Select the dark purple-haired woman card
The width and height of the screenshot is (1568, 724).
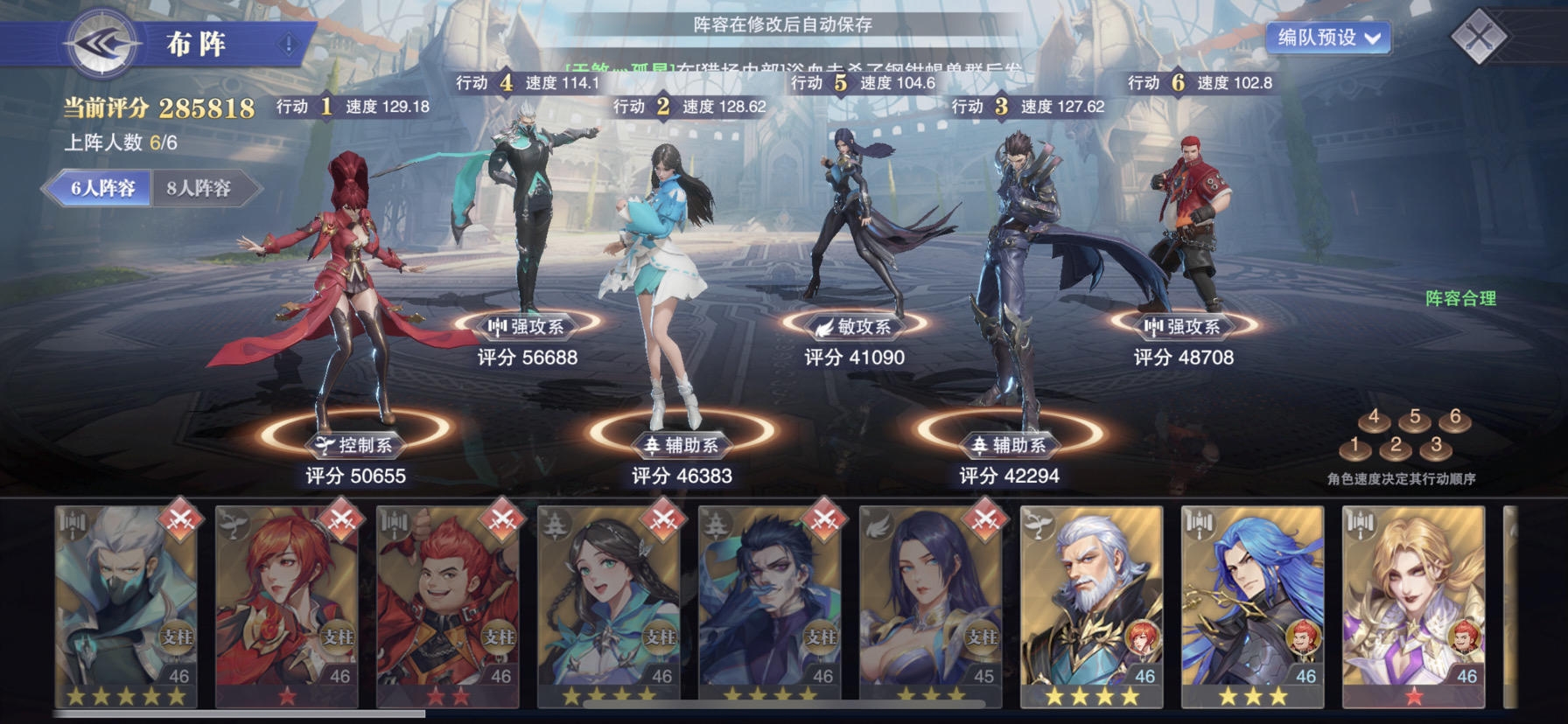(x=931, y=605)
